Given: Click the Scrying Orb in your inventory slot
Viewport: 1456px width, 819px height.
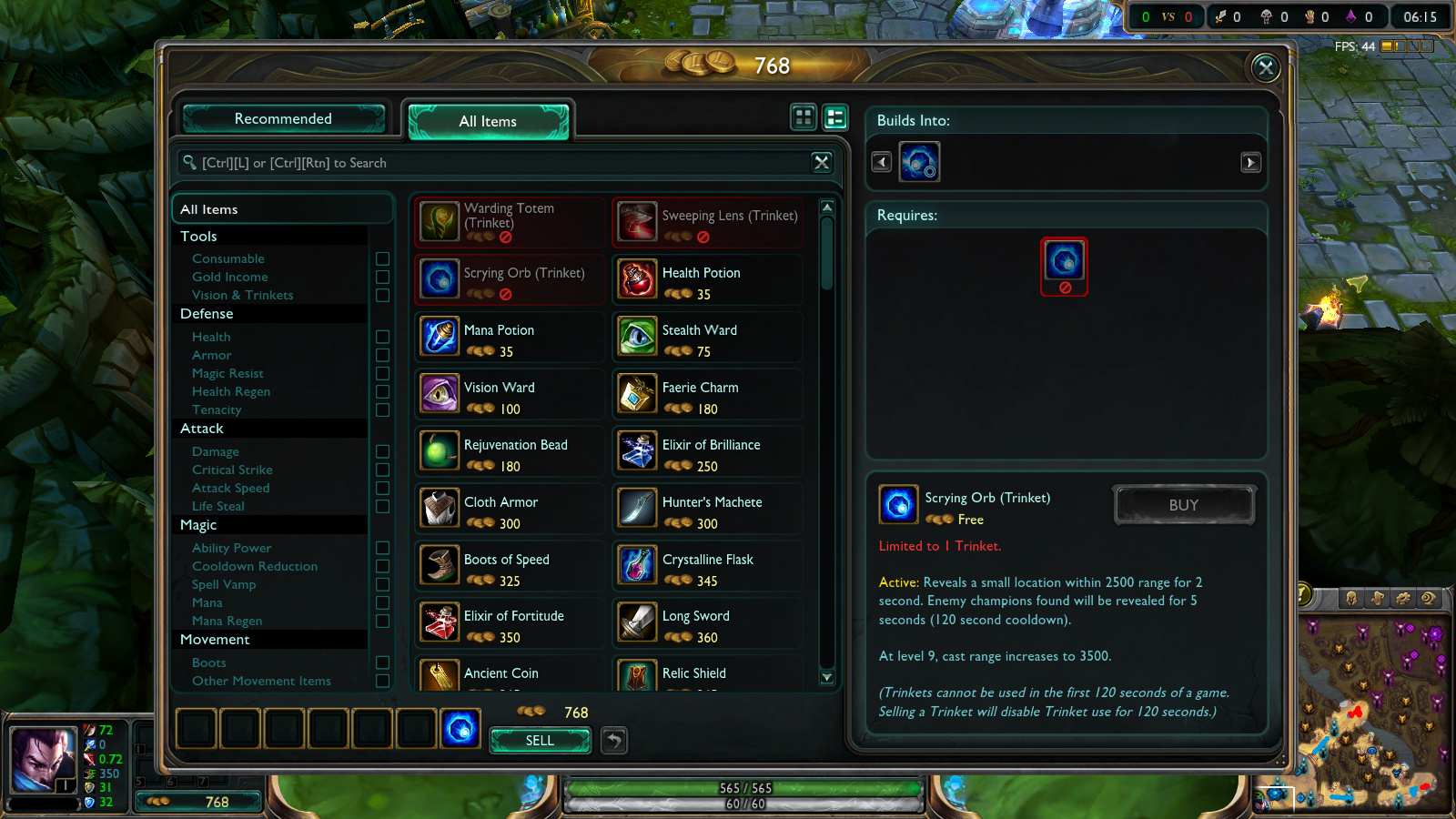Looking at the screenshot, I should [x=460, y=728].
